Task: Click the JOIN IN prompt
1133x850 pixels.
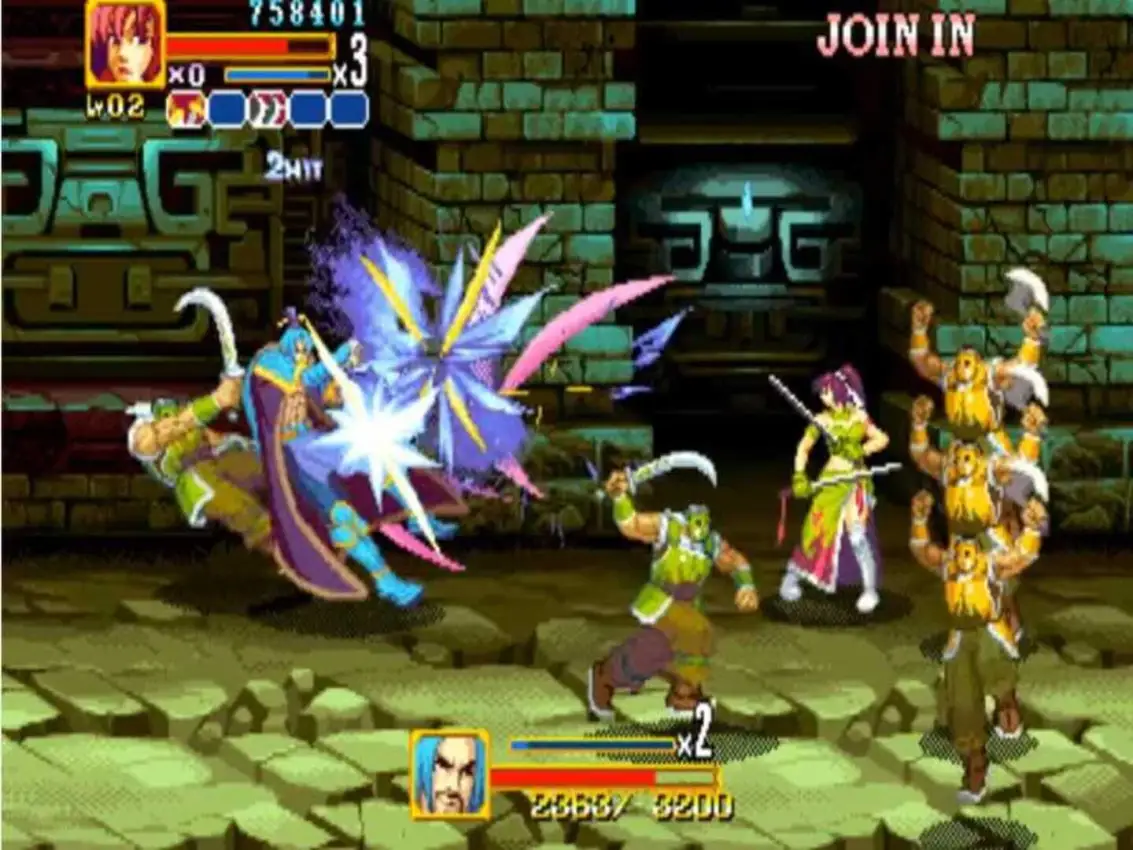Action: tap(895, 36)
